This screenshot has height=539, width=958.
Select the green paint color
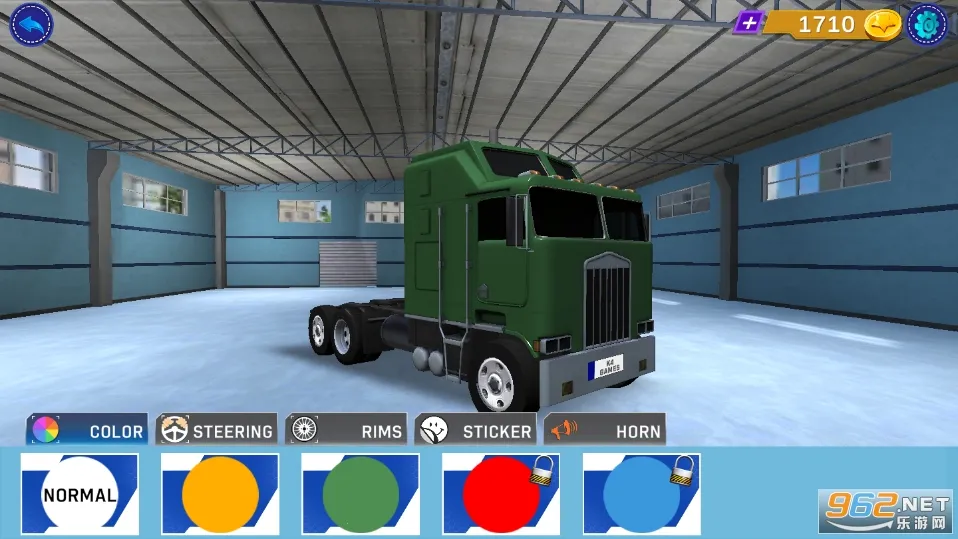(361, 494)
